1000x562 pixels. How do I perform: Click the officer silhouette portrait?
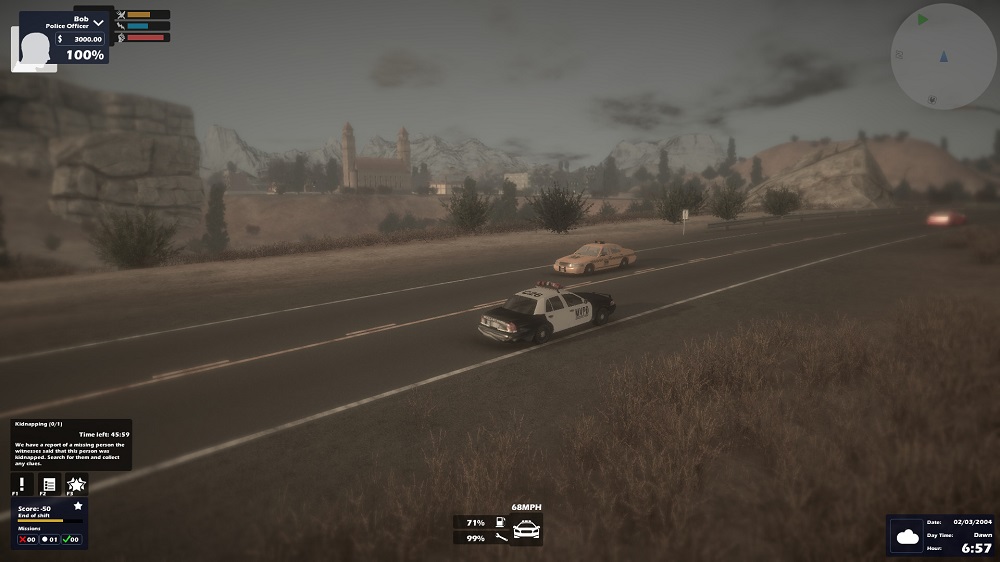(x=34, y=50)
